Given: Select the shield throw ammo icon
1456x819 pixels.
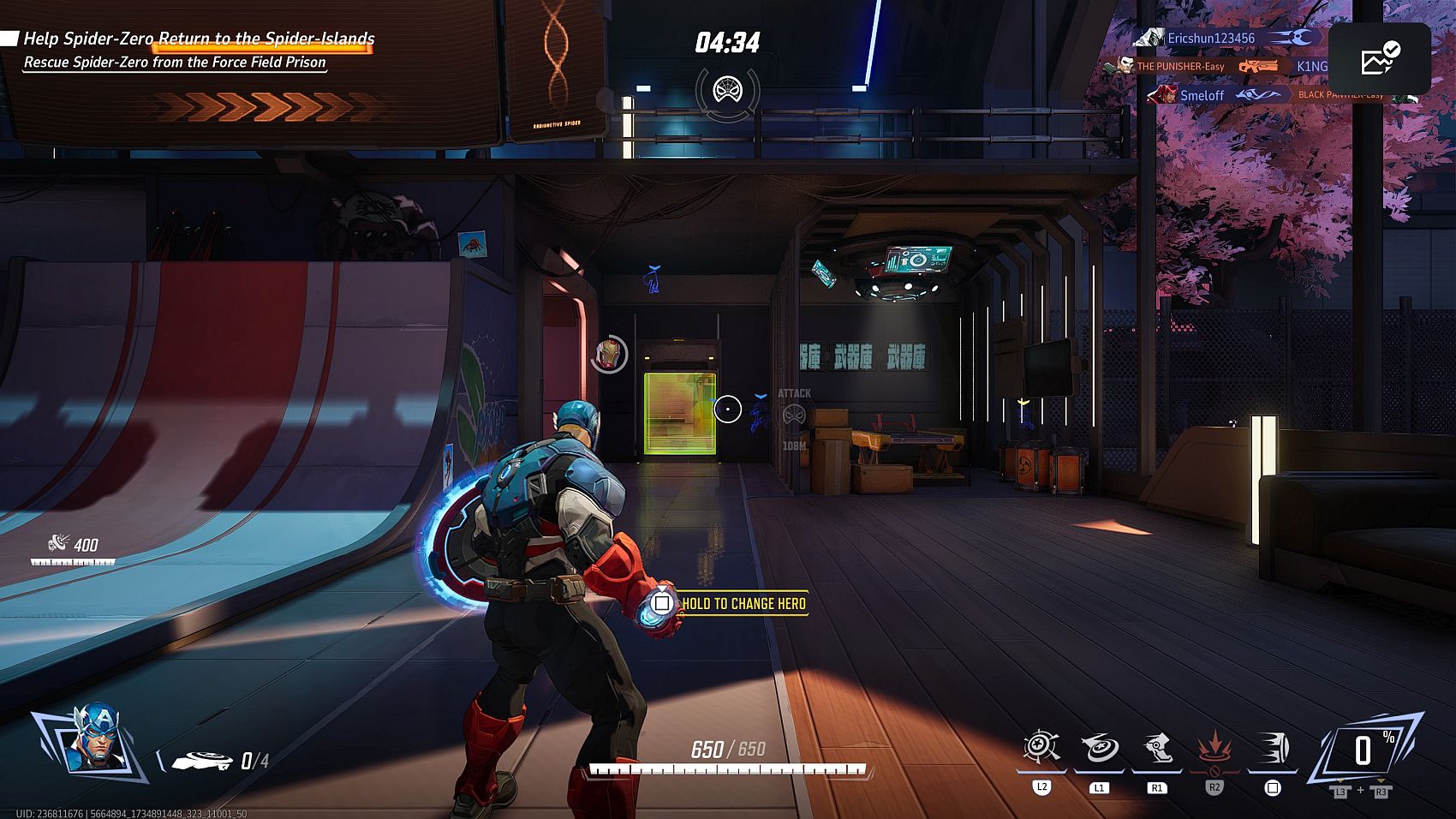Looking at the screenshot, I should pos(202,761).
